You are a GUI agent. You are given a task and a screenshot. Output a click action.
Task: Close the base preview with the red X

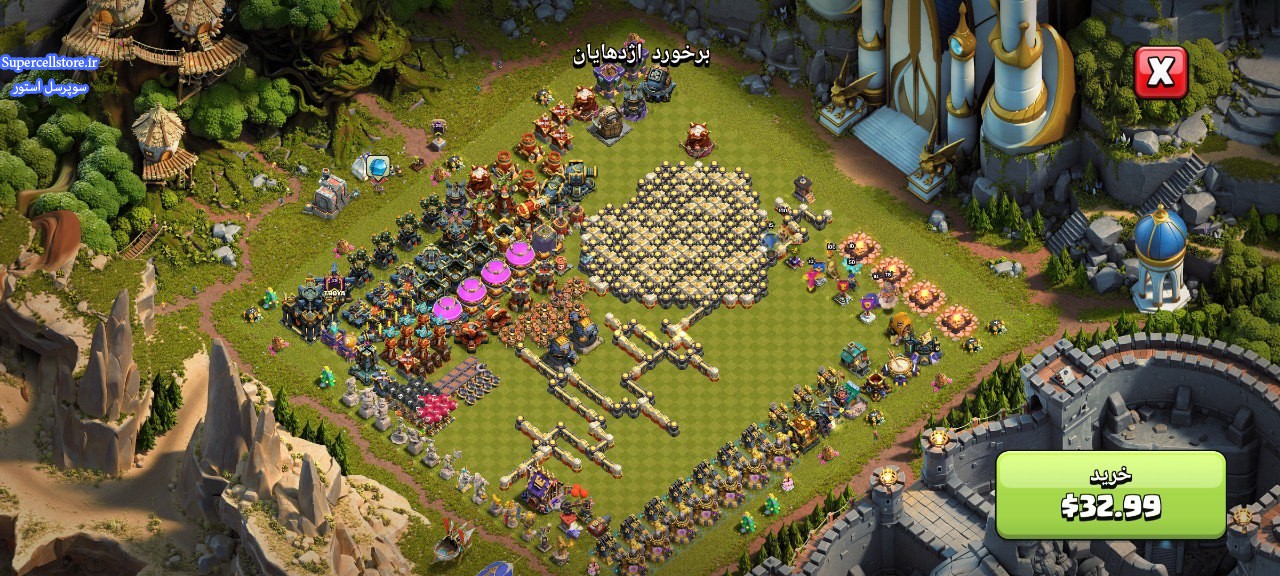[1160, 72]
